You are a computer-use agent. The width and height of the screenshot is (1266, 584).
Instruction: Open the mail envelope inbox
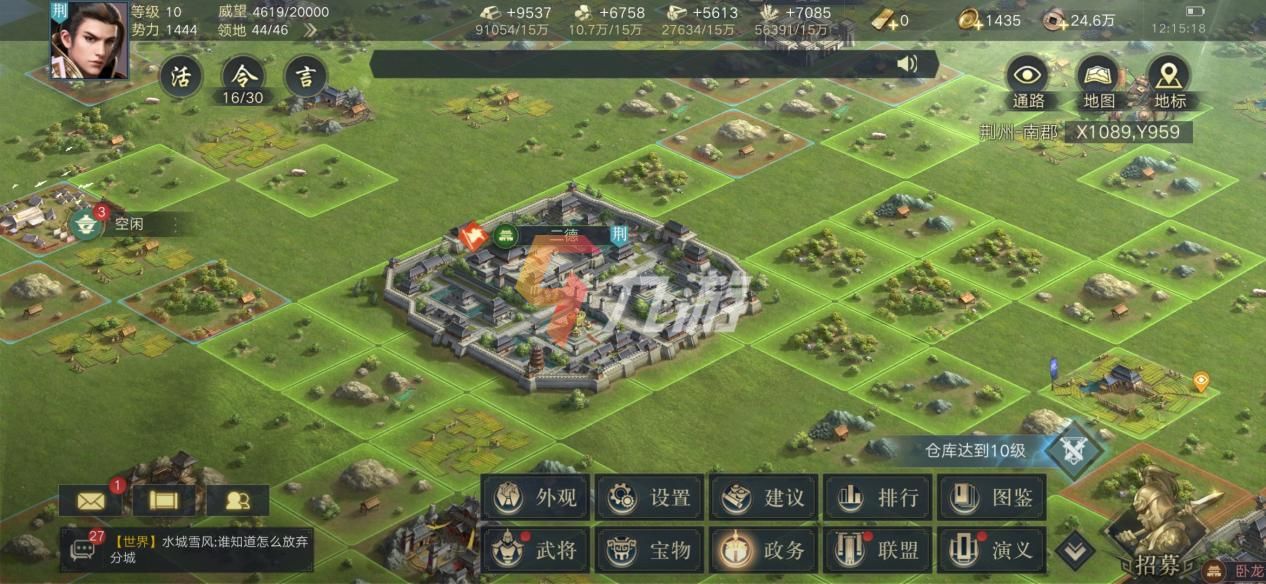tap(90, 499)
